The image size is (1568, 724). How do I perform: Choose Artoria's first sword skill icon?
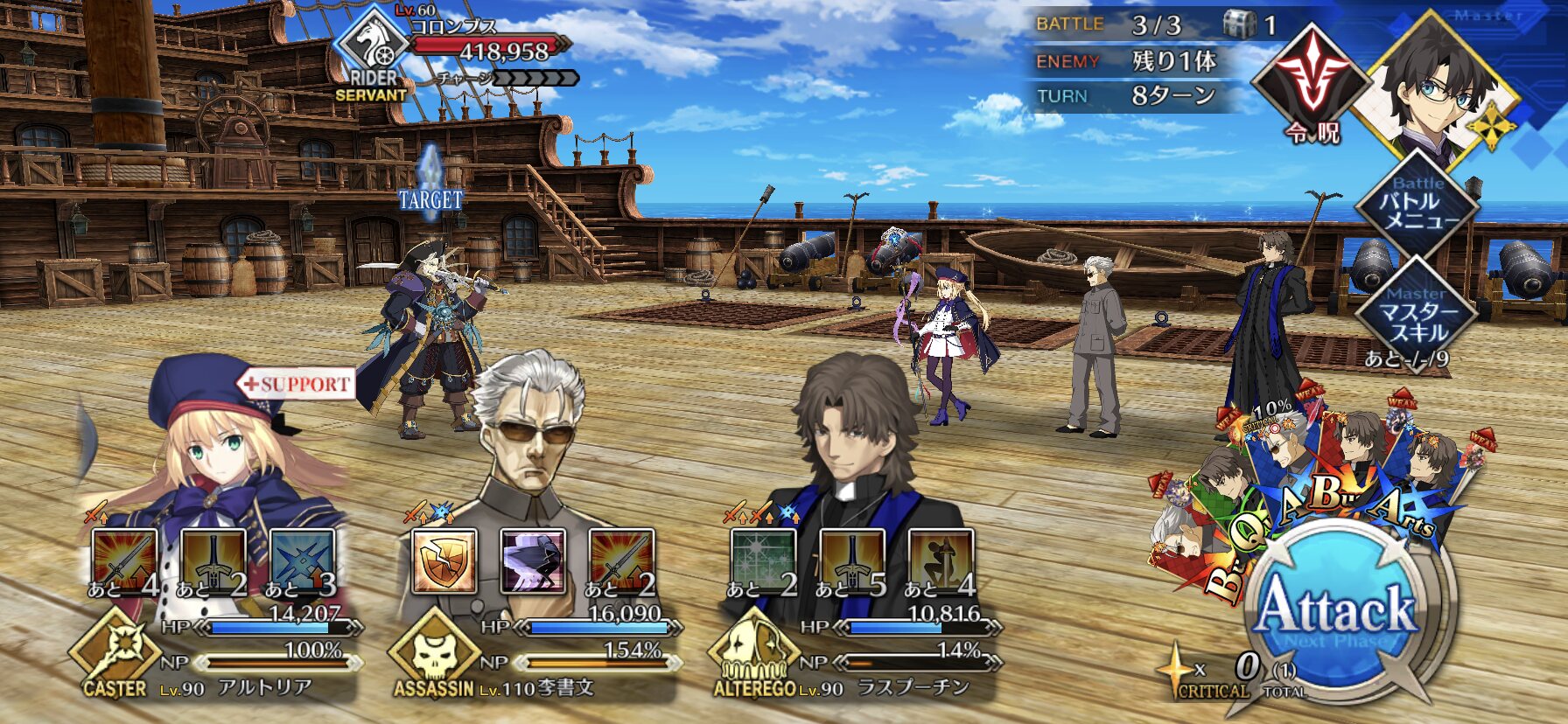point(124,561)
